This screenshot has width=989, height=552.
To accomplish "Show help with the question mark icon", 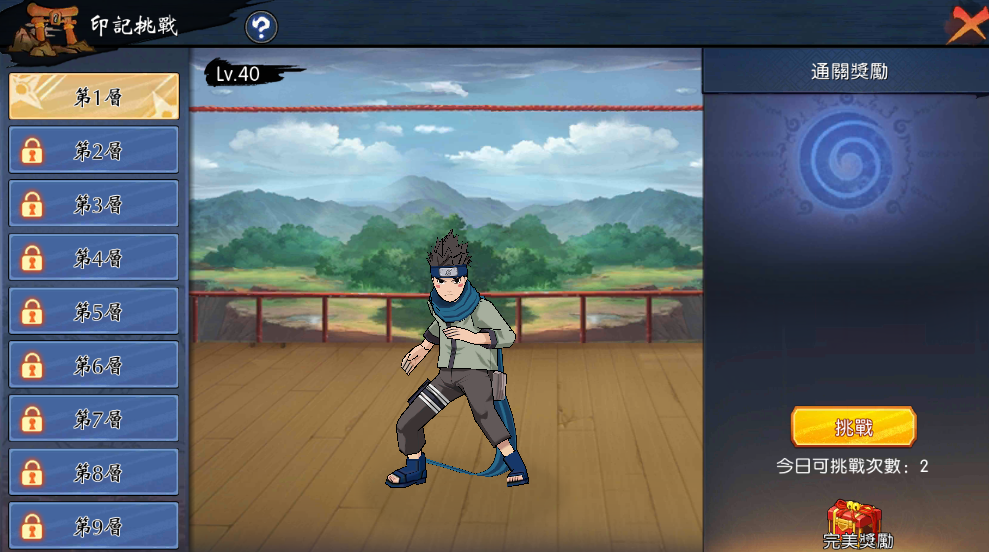I will tap(261, 27).
